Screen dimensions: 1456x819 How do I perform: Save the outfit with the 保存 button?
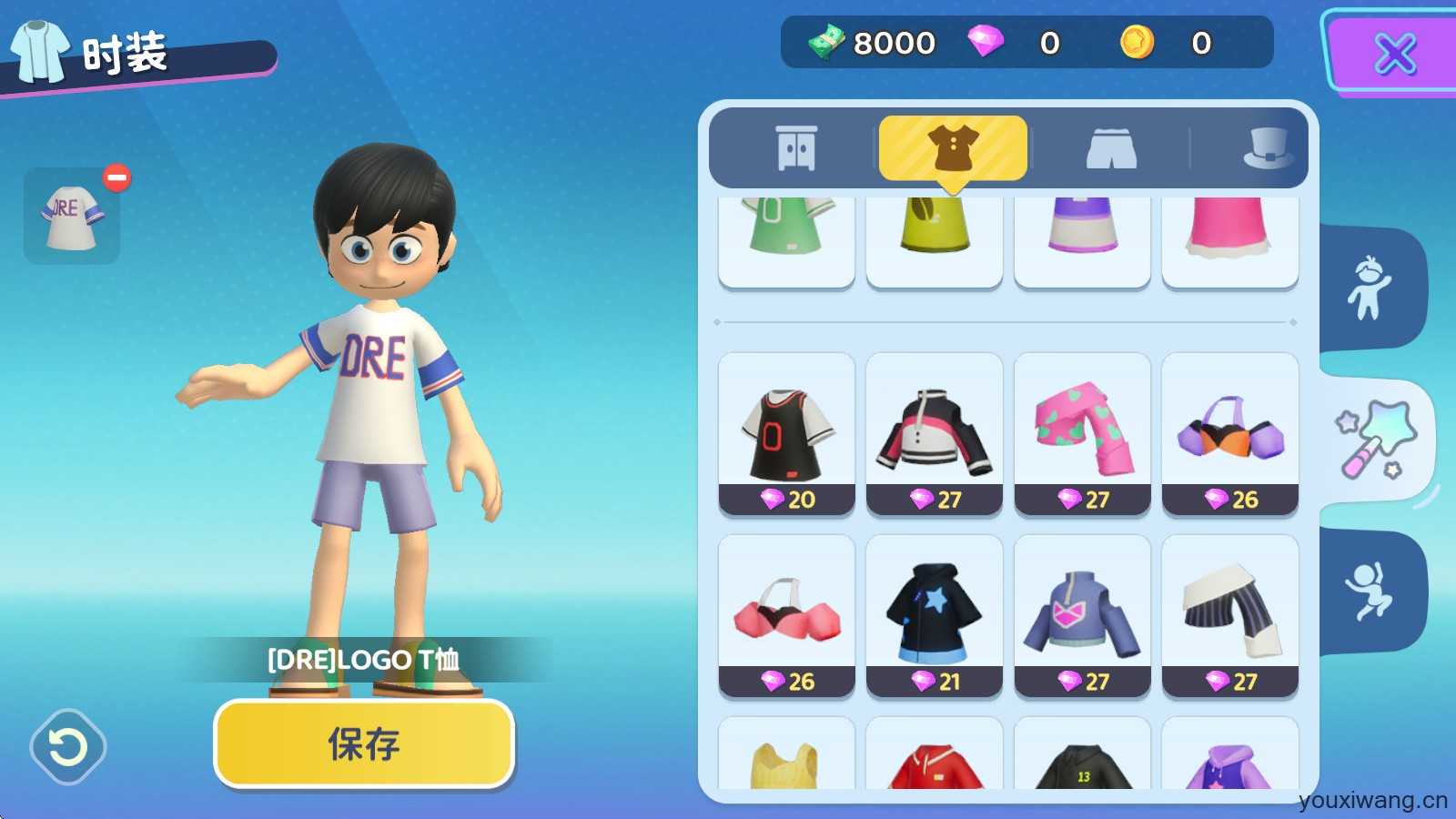[x=364, y=743]
